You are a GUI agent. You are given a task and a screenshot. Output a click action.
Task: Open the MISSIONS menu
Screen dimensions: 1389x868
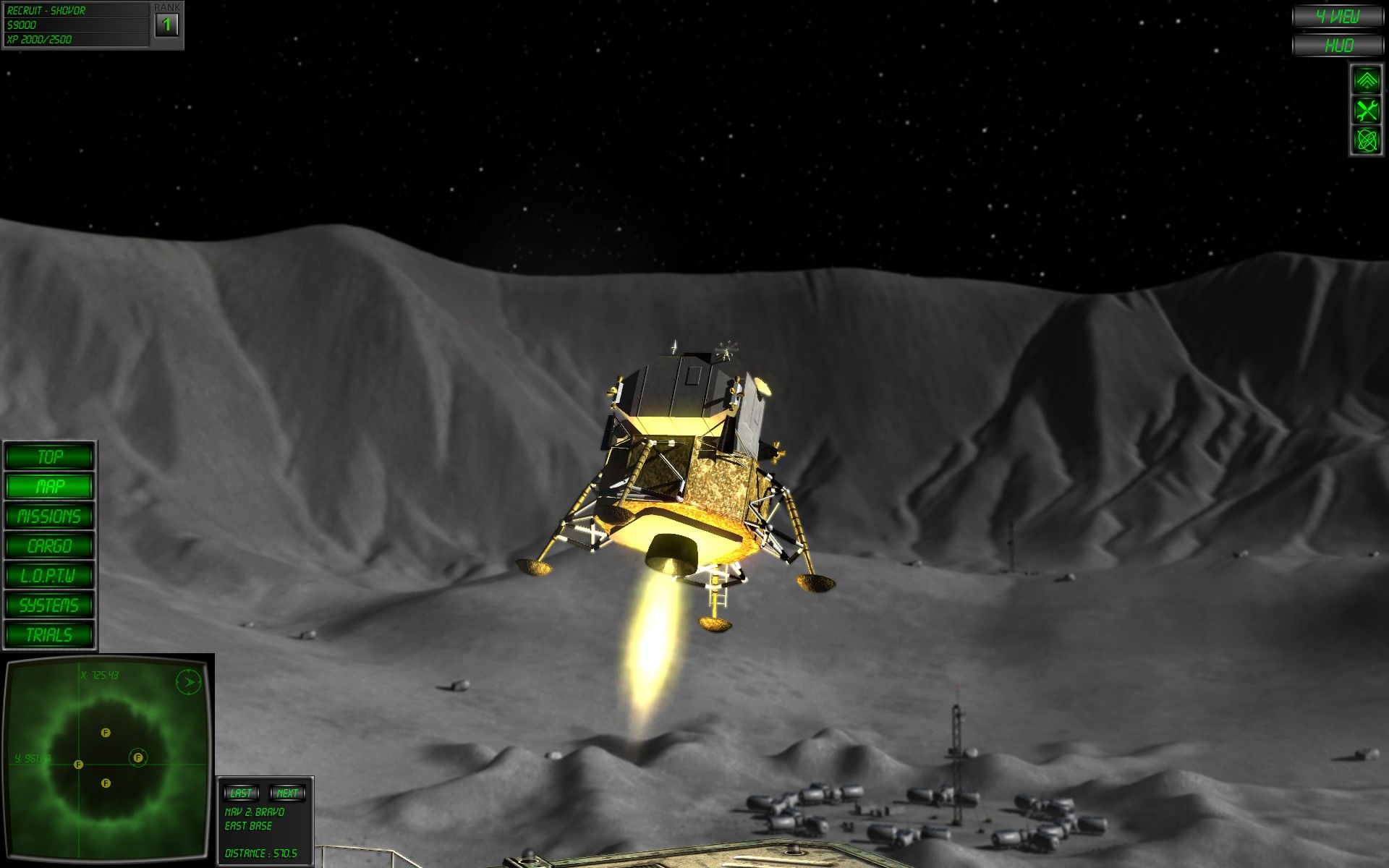[49, 516]
